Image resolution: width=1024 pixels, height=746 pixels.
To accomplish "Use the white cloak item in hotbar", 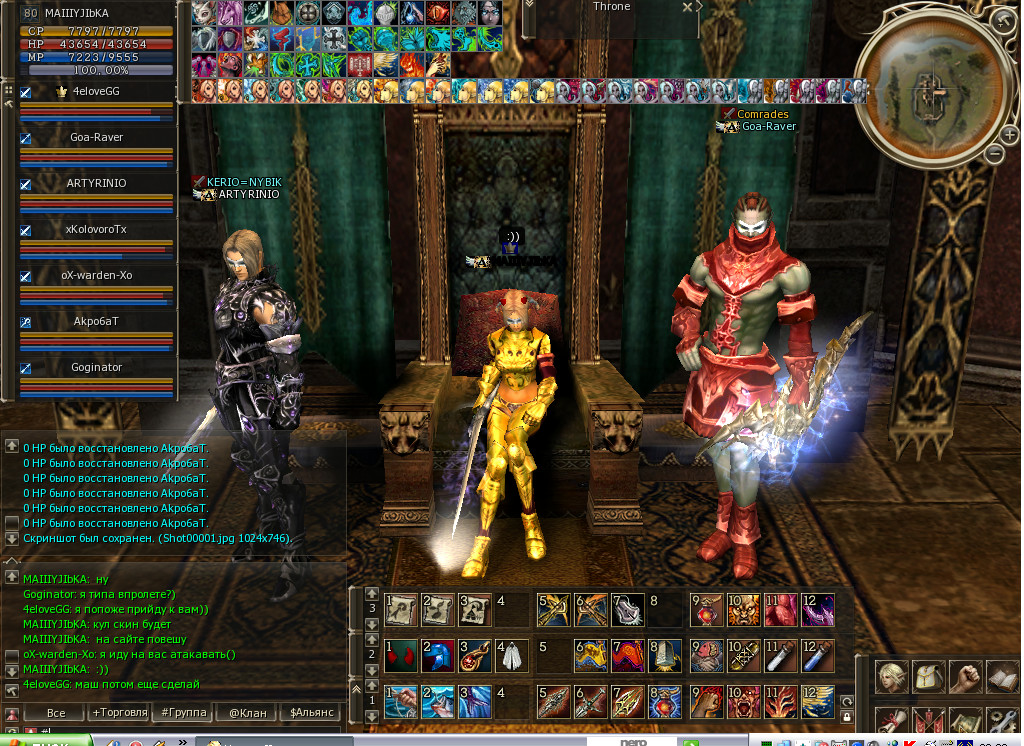I will [510, 656].
